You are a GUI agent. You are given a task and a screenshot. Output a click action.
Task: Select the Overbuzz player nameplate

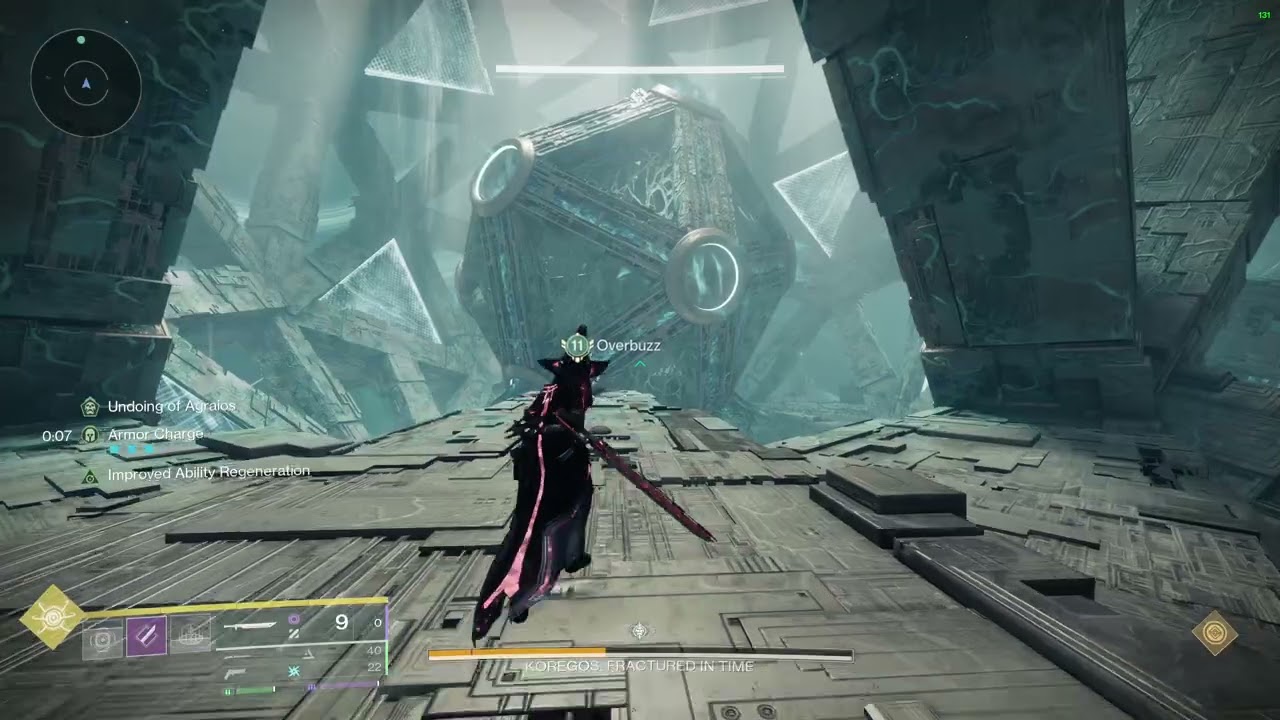click(x=614, y=346)
